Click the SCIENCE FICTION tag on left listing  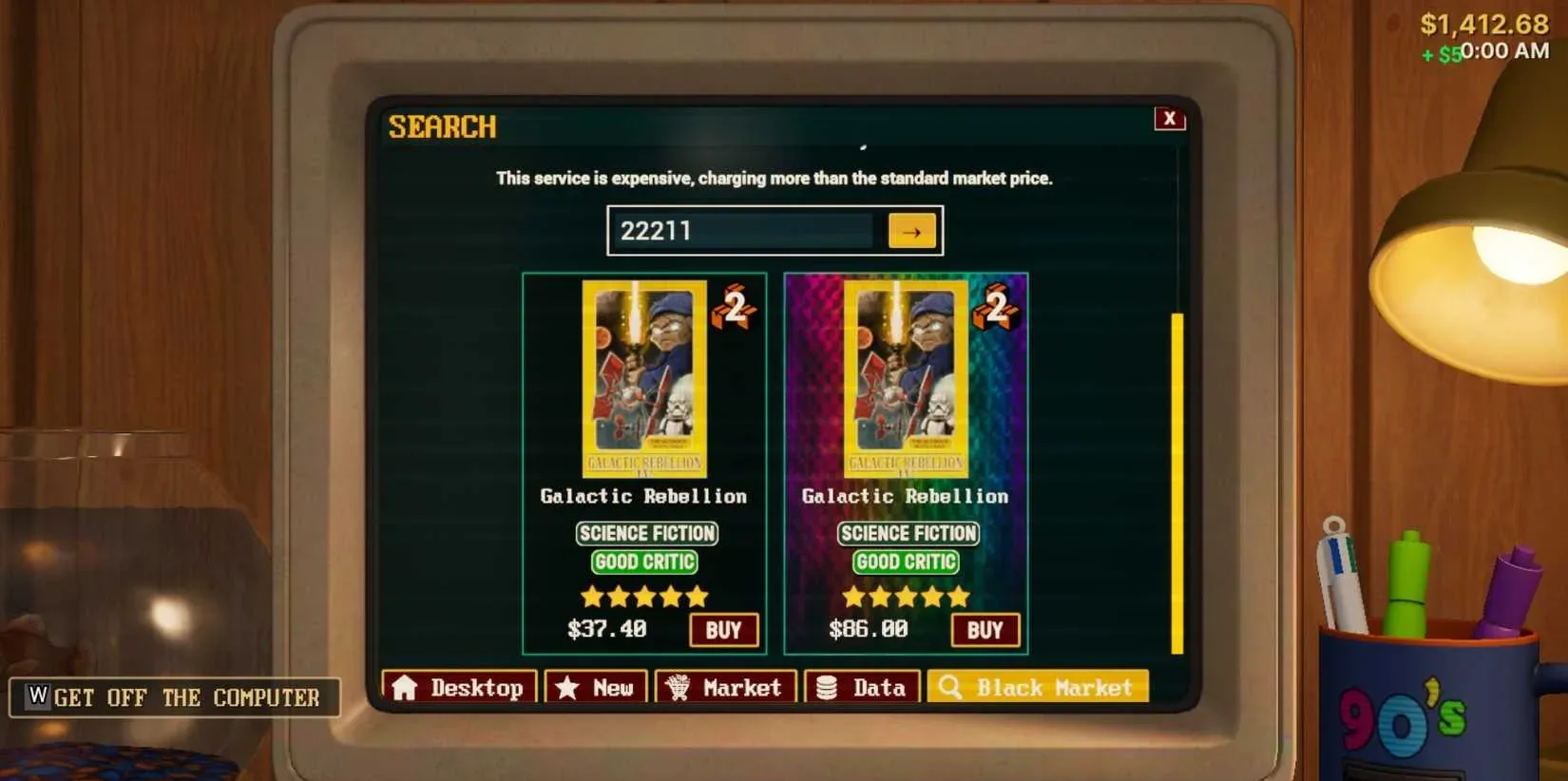click(646, 533)
